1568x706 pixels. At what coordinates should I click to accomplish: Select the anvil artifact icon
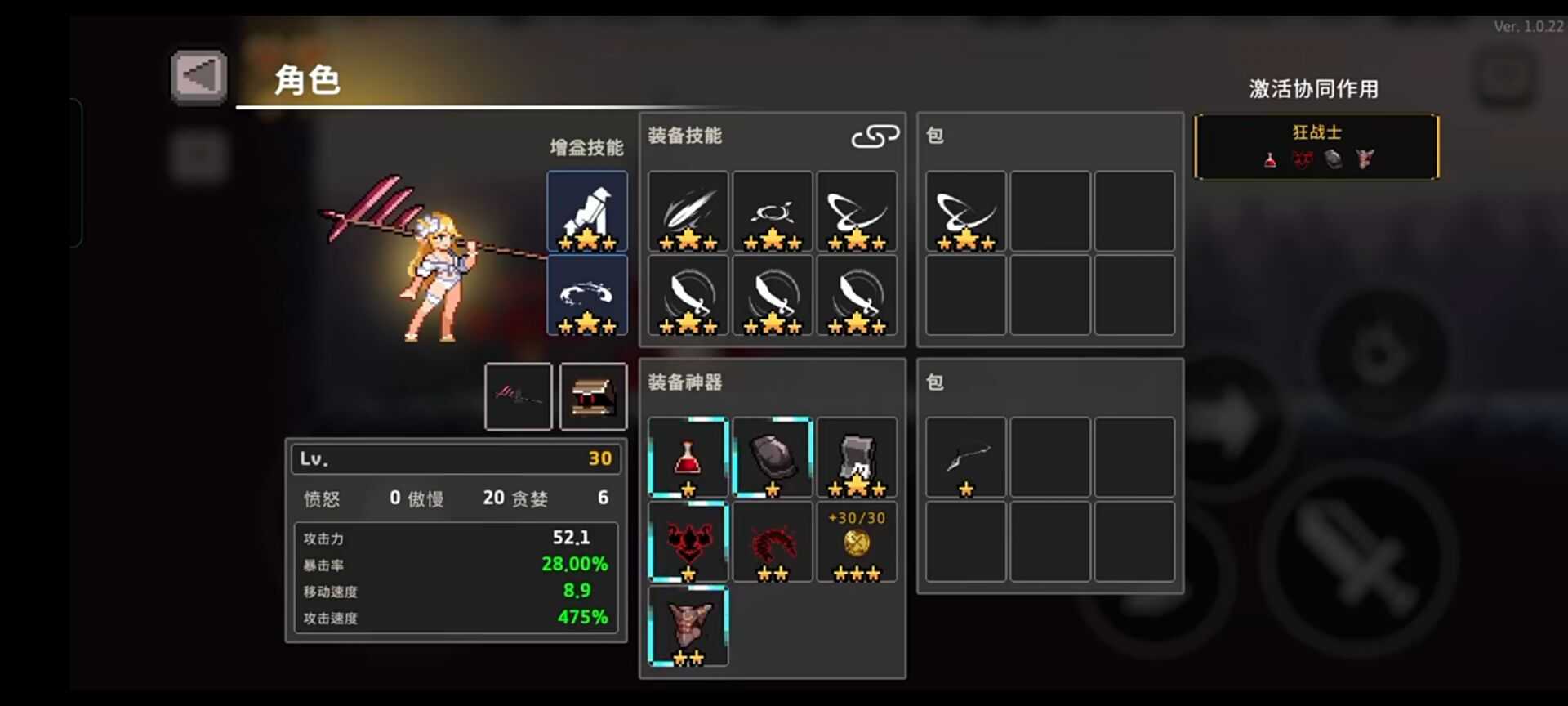(x=857, y=458)
